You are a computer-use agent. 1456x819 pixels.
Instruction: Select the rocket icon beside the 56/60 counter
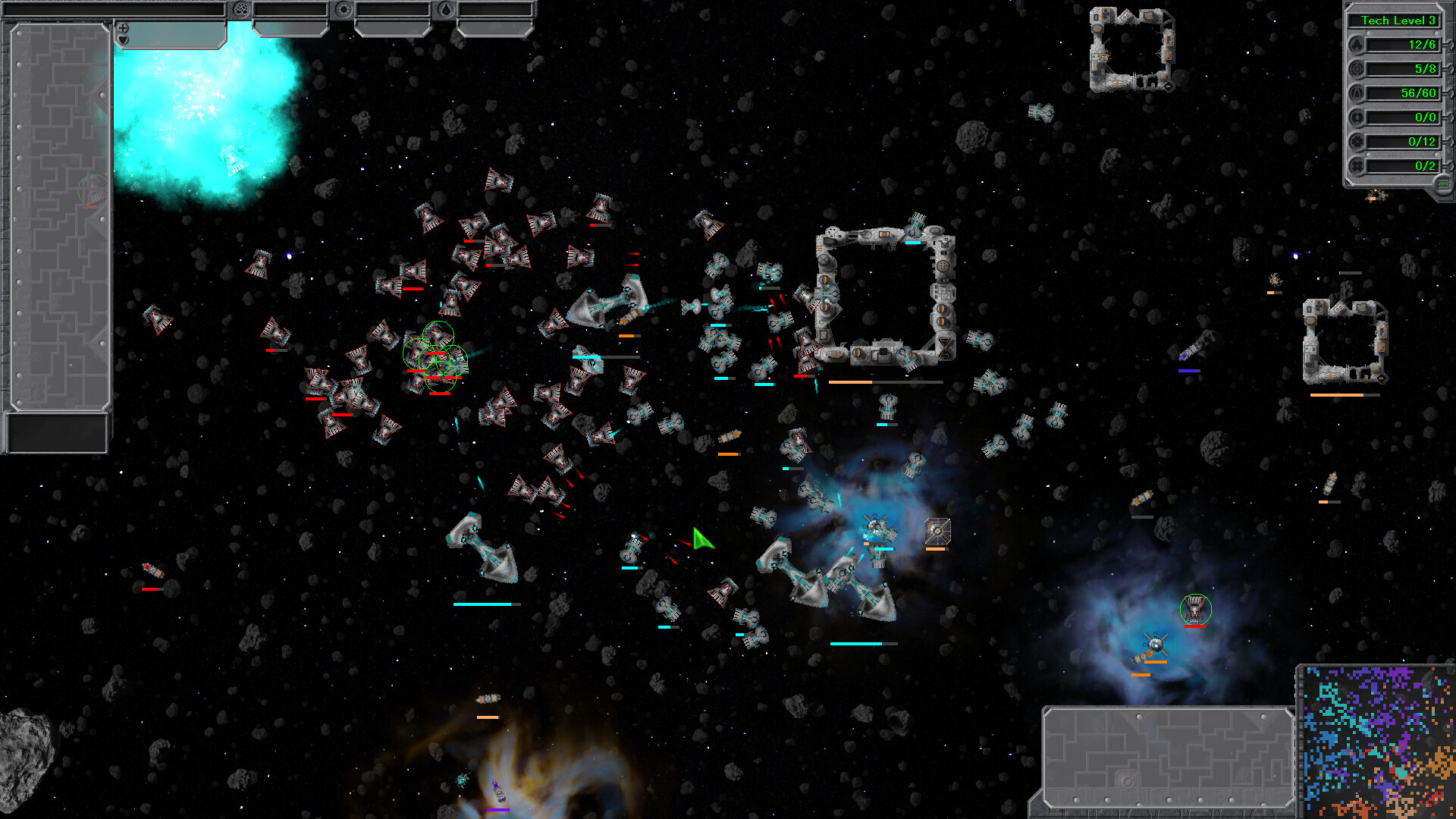(x=1357, y=93)
